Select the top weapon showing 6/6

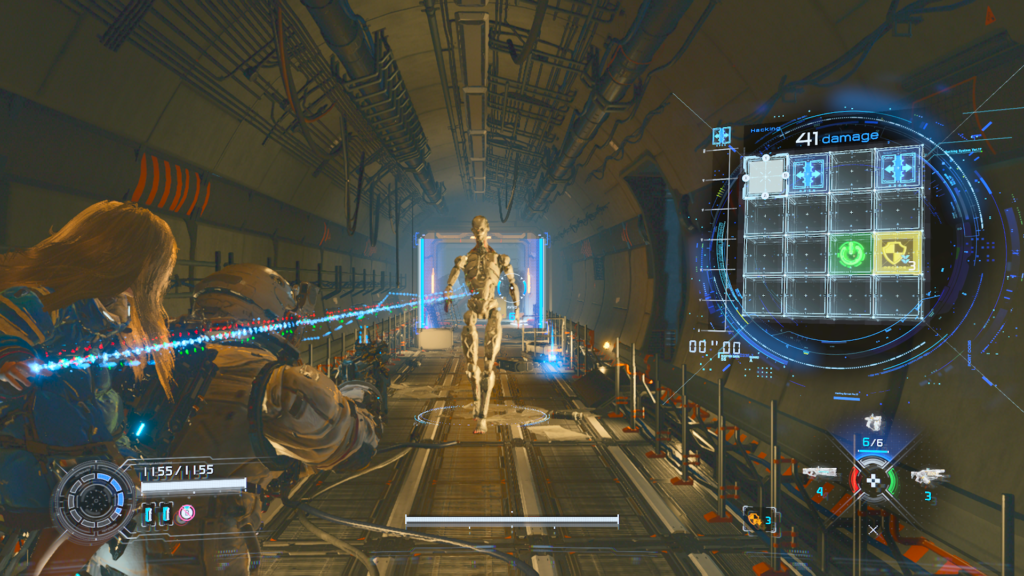click(x=872, y=423)
